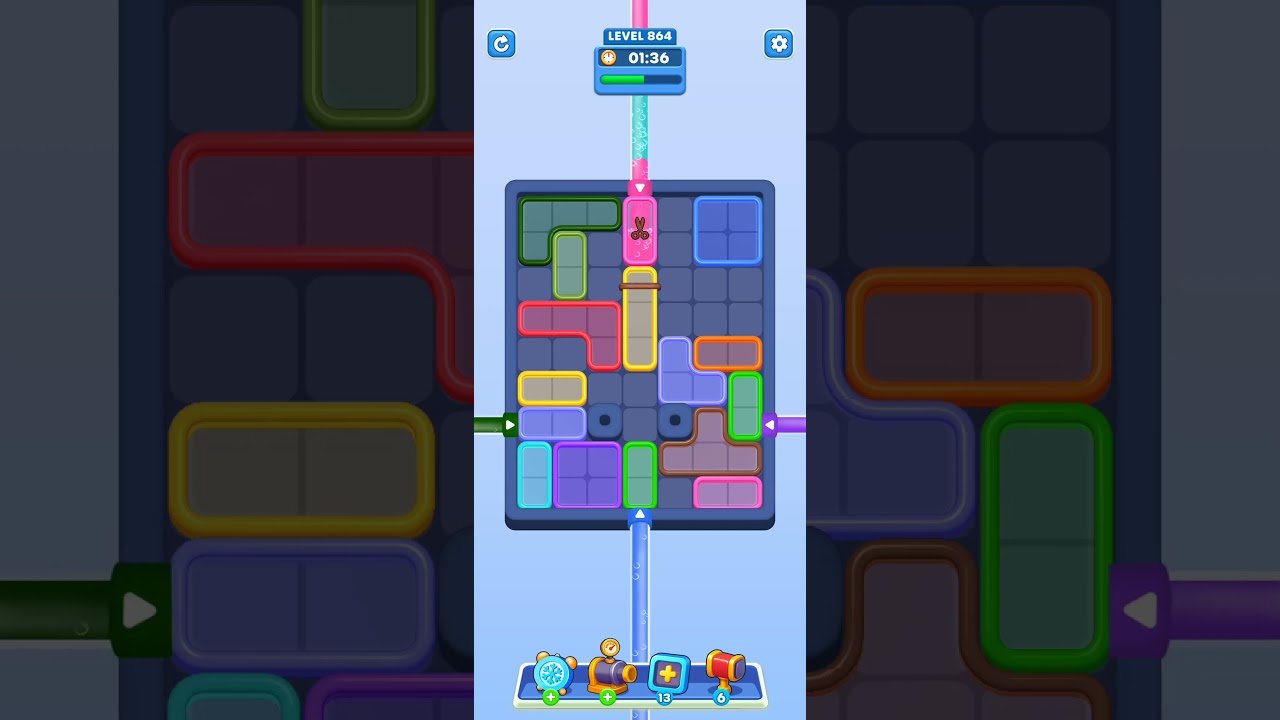Image resolution: width=1280 pixels, height=720 pixels.
Task: Tap the scissors on the pink block
Action: pos(639,228)
